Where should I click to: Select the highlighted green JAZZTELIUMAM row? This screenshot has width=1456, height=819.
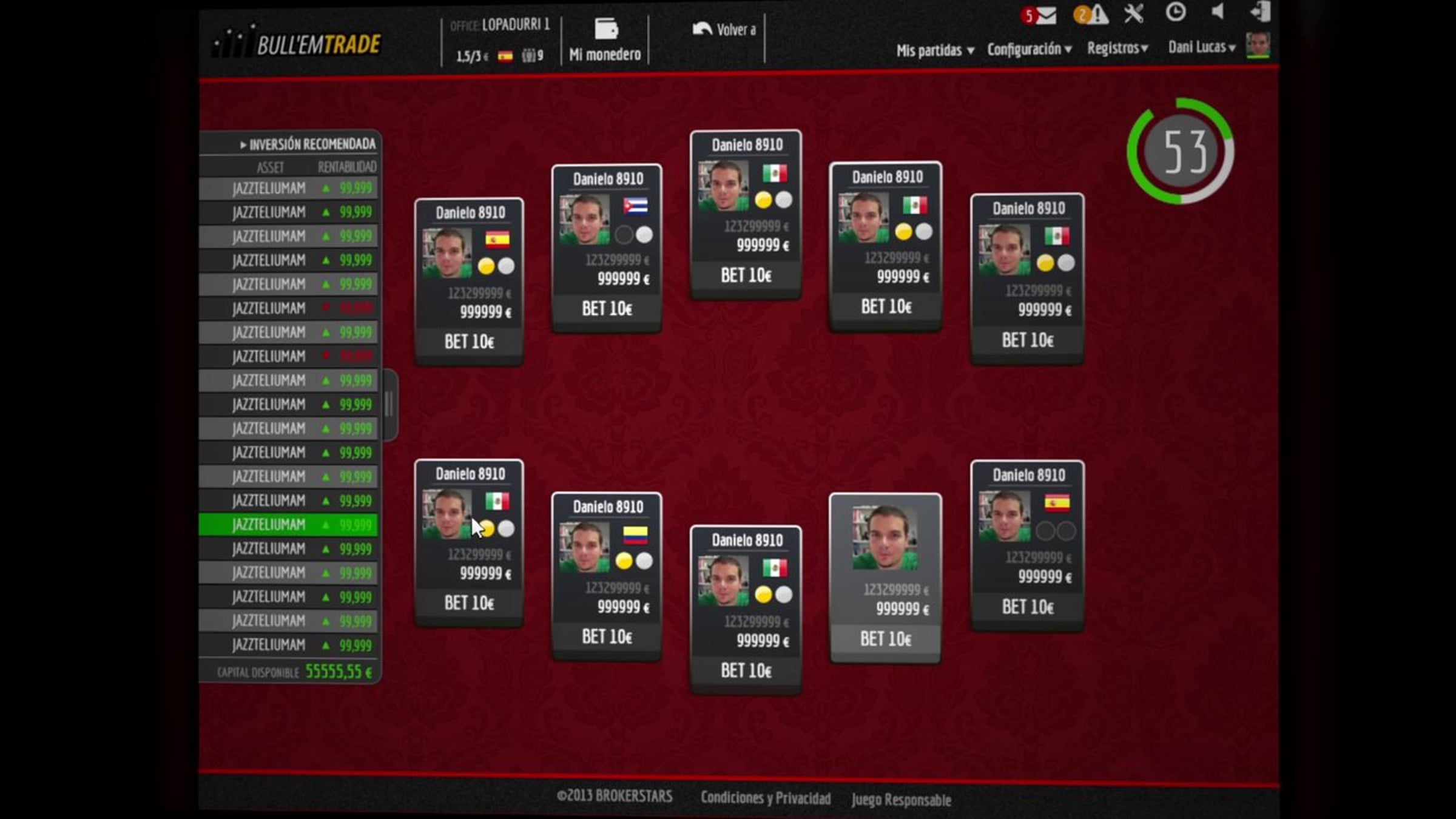(289, 525)
